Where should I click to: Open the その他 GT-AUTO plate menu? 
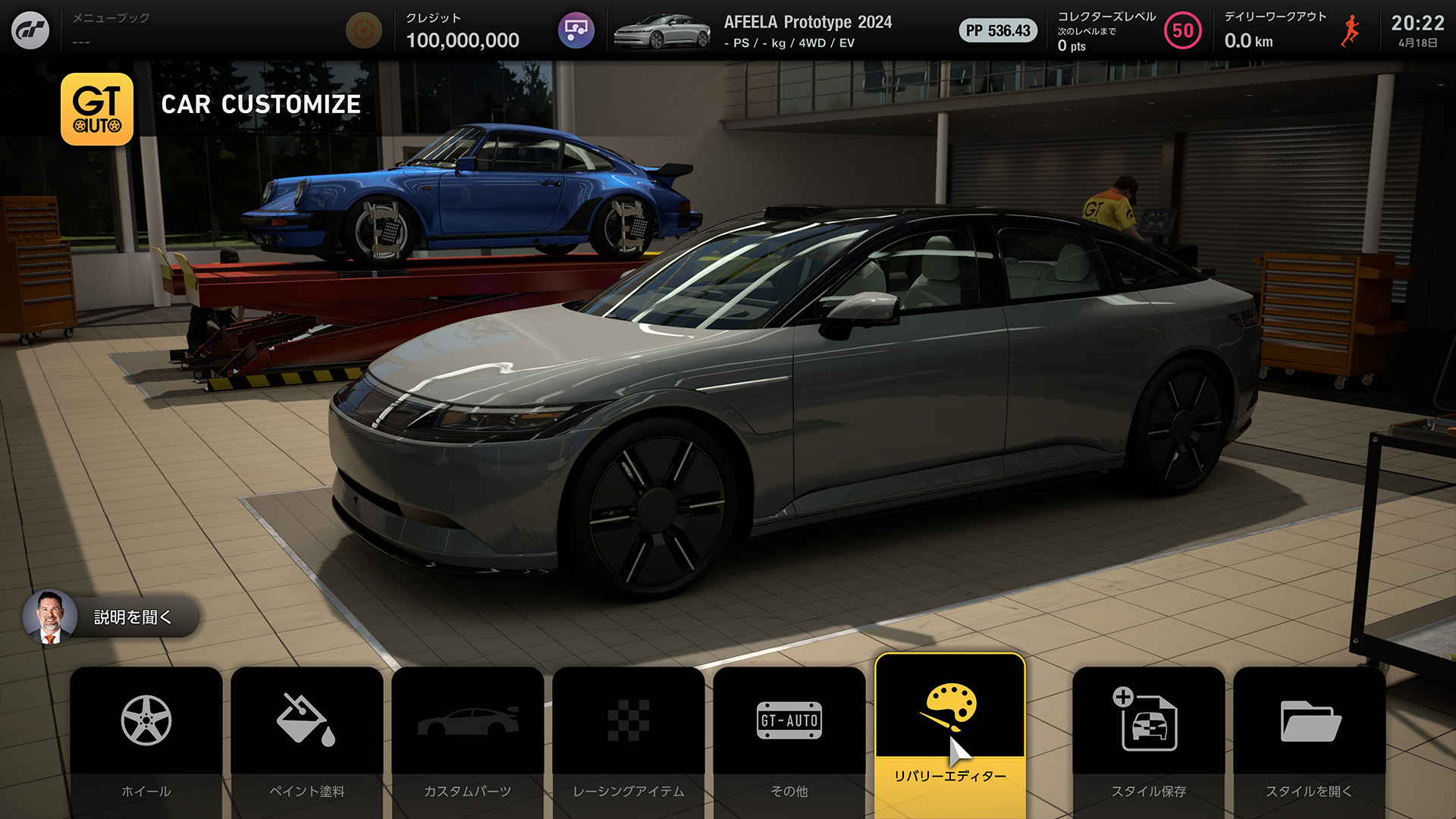pos(789,739)
